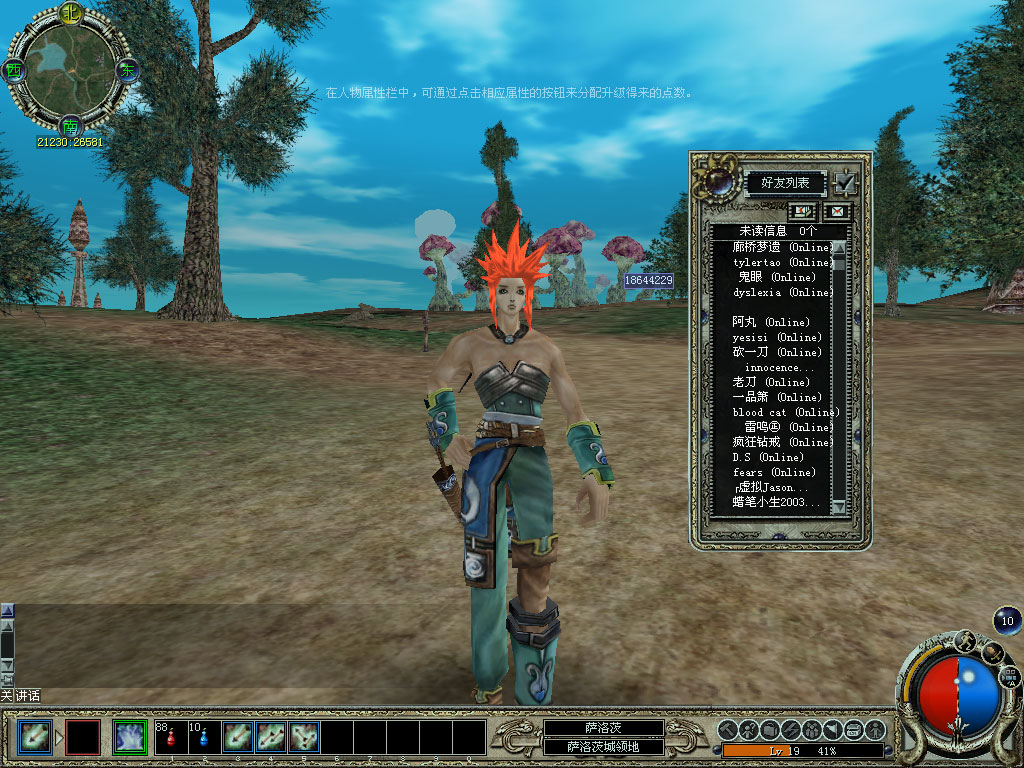Image resolution: width=1024 pixels, height=768 pixels.
Task: Select the green-framed skill icon
Action: tap(130, 738)
